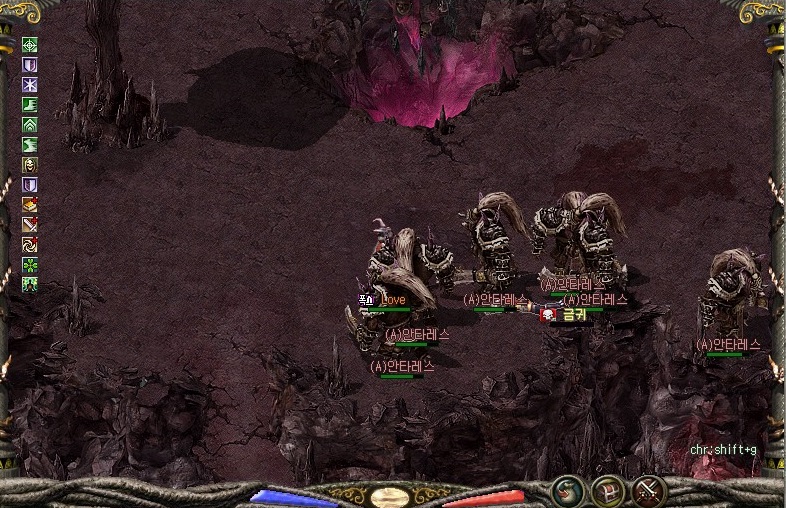Select the purple snowflake buff icon

(30, 85)
